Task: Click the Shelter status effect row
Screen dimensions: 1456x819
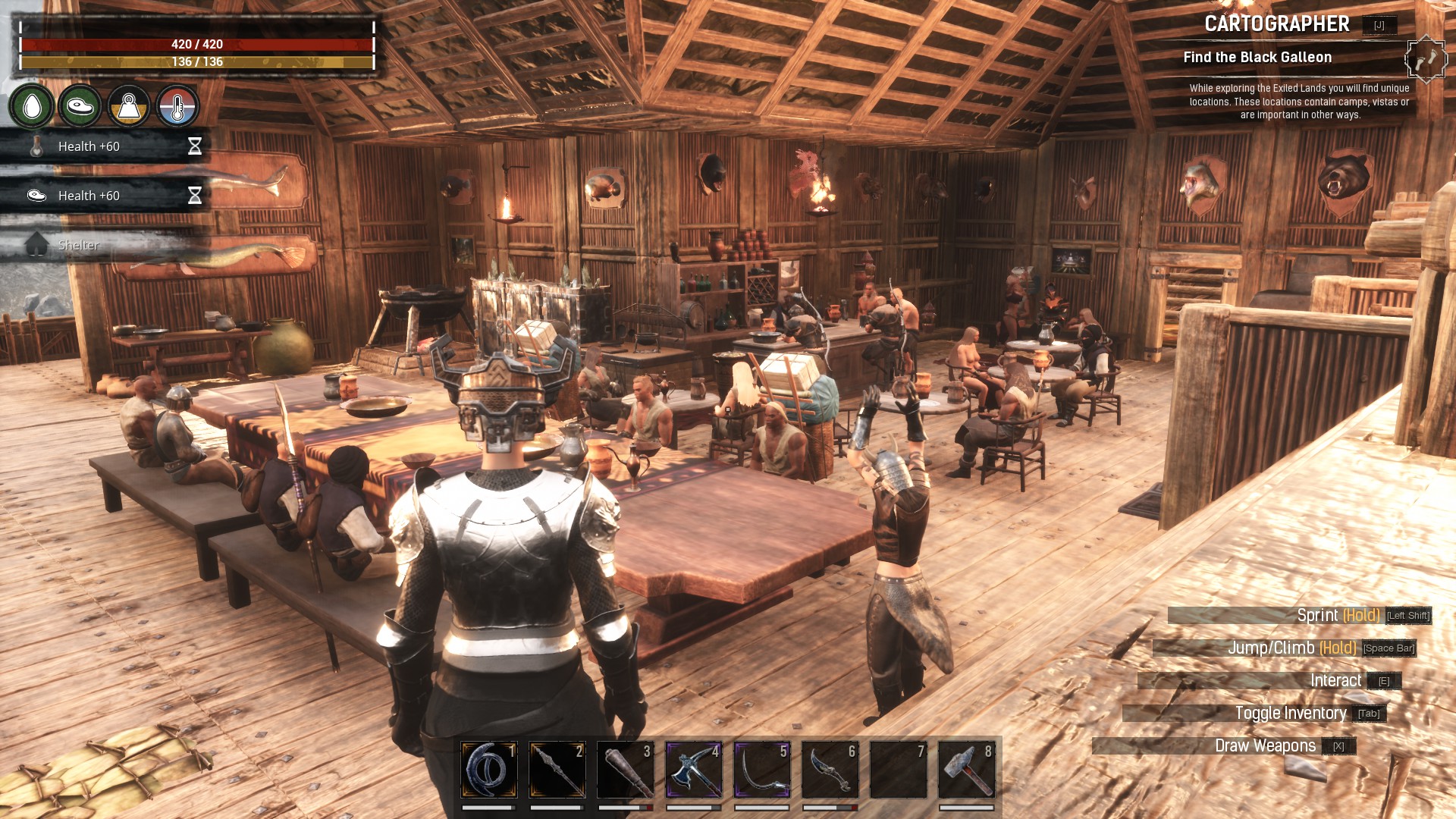Action: click(105, 245)
